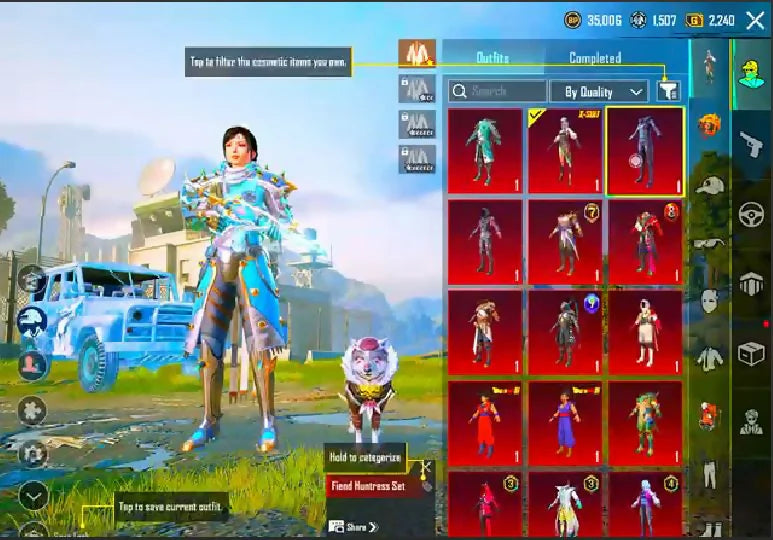
Task: Open the jacket tops subcategory
Action: click(709, 357)
